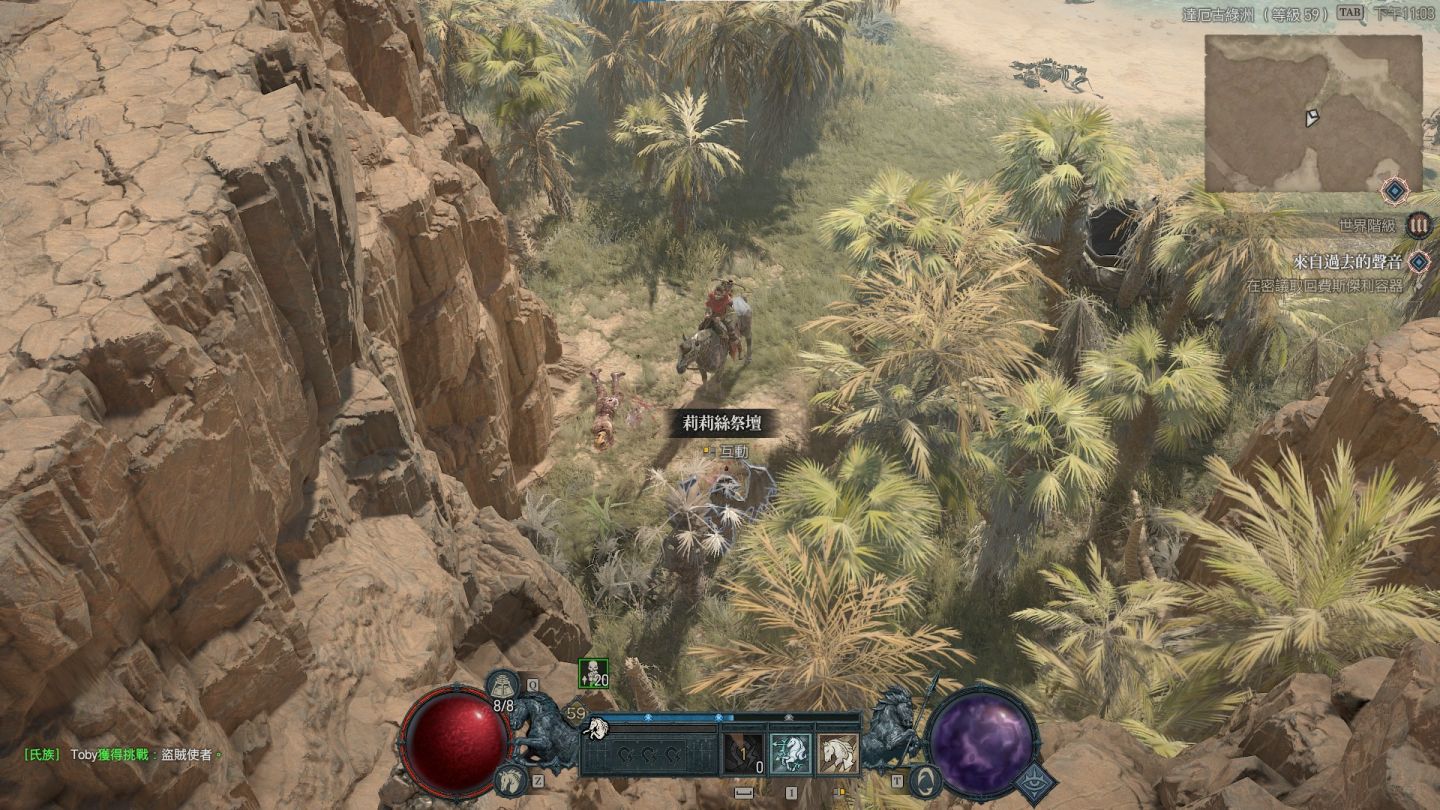Click the quest diamond marker under the minimap
The width and height of the screenshot is (1440, 810).
[1394, 190]
